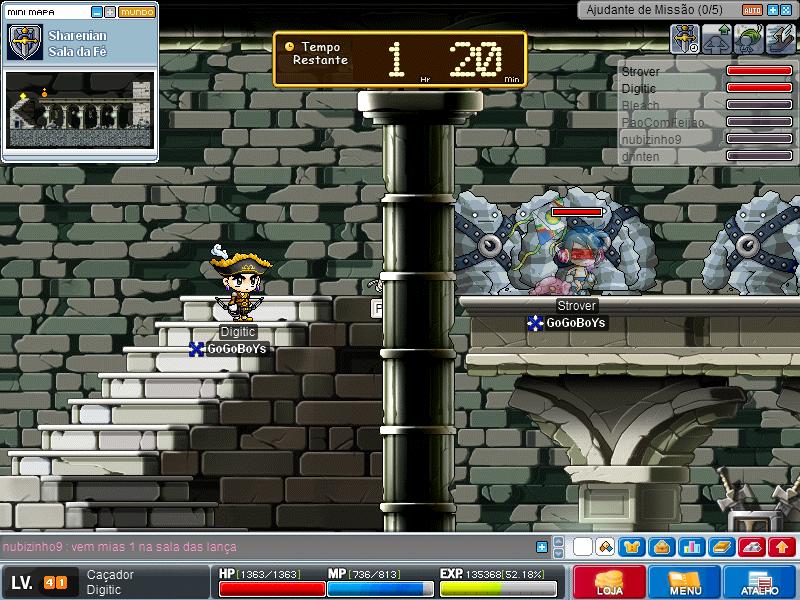Minimize the mini map panel
800x600 pixels.
96,13
